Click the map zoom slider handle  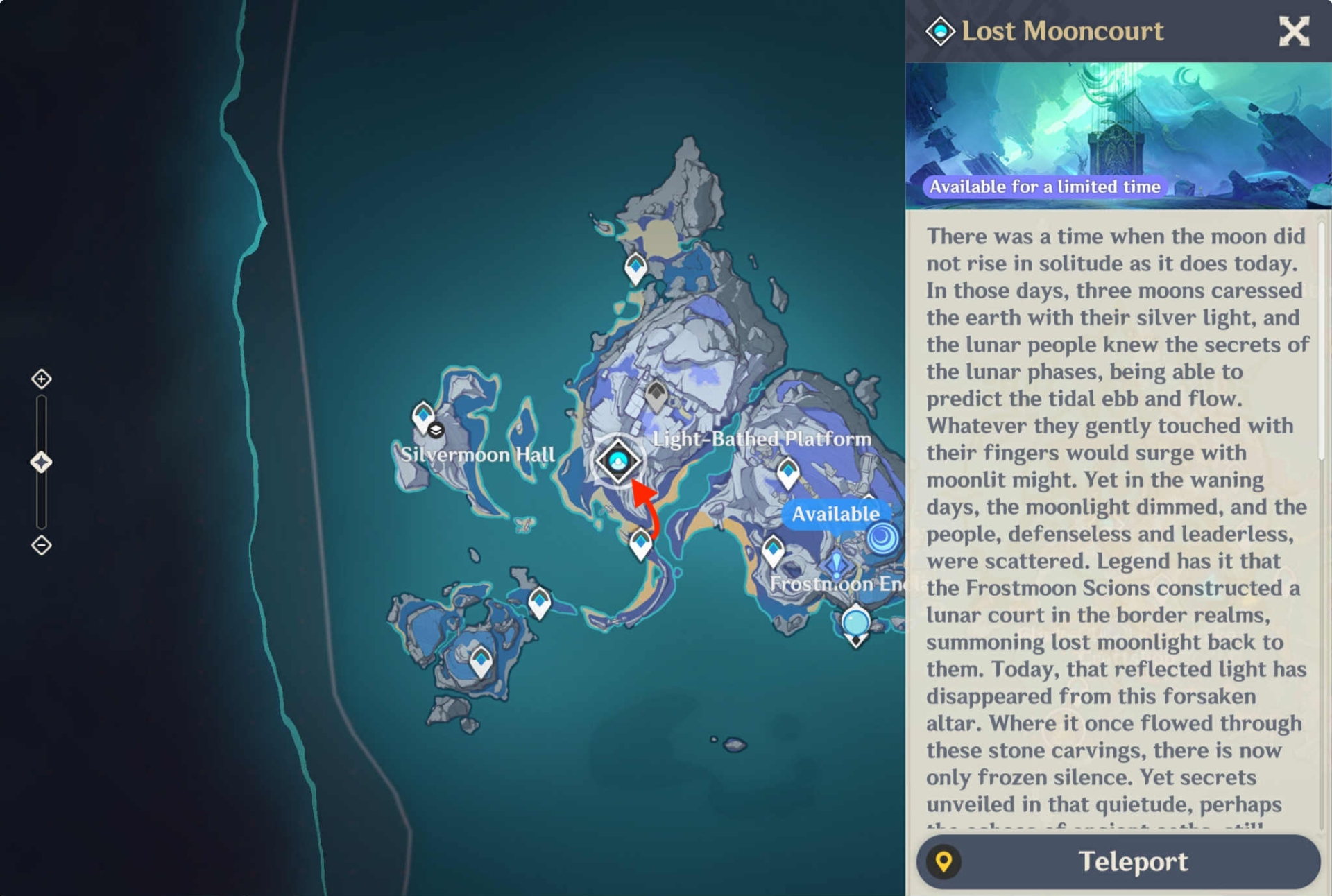point(42,462)
